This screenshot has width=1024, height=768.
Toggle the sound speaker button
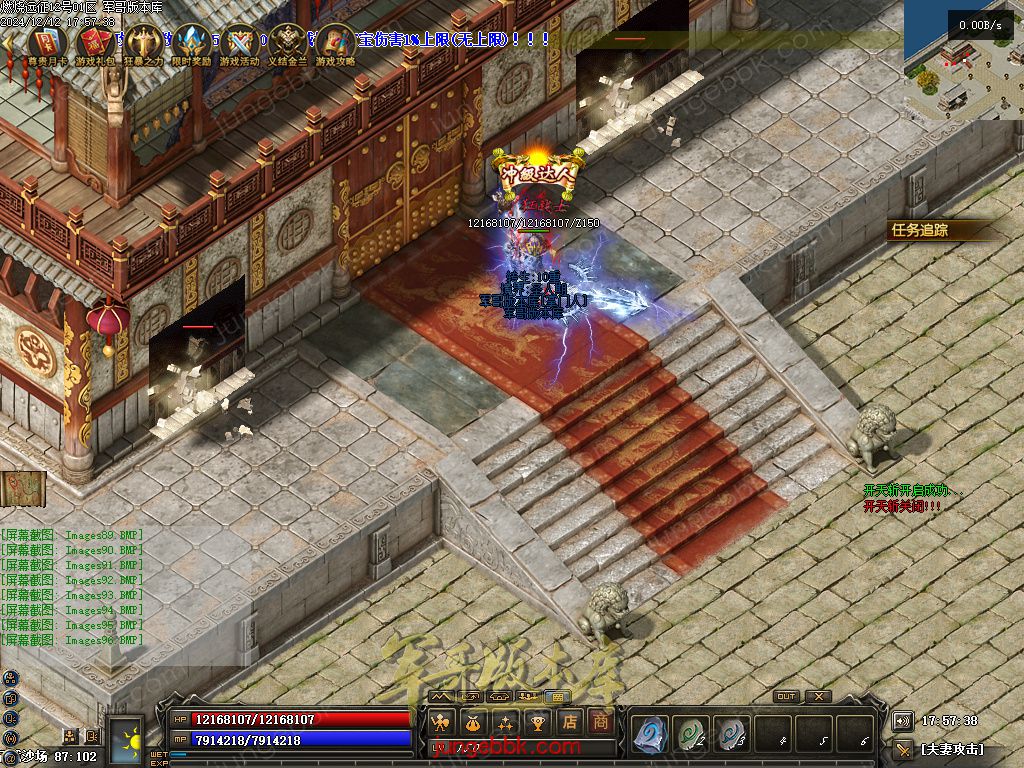click(x=903, y=721)
